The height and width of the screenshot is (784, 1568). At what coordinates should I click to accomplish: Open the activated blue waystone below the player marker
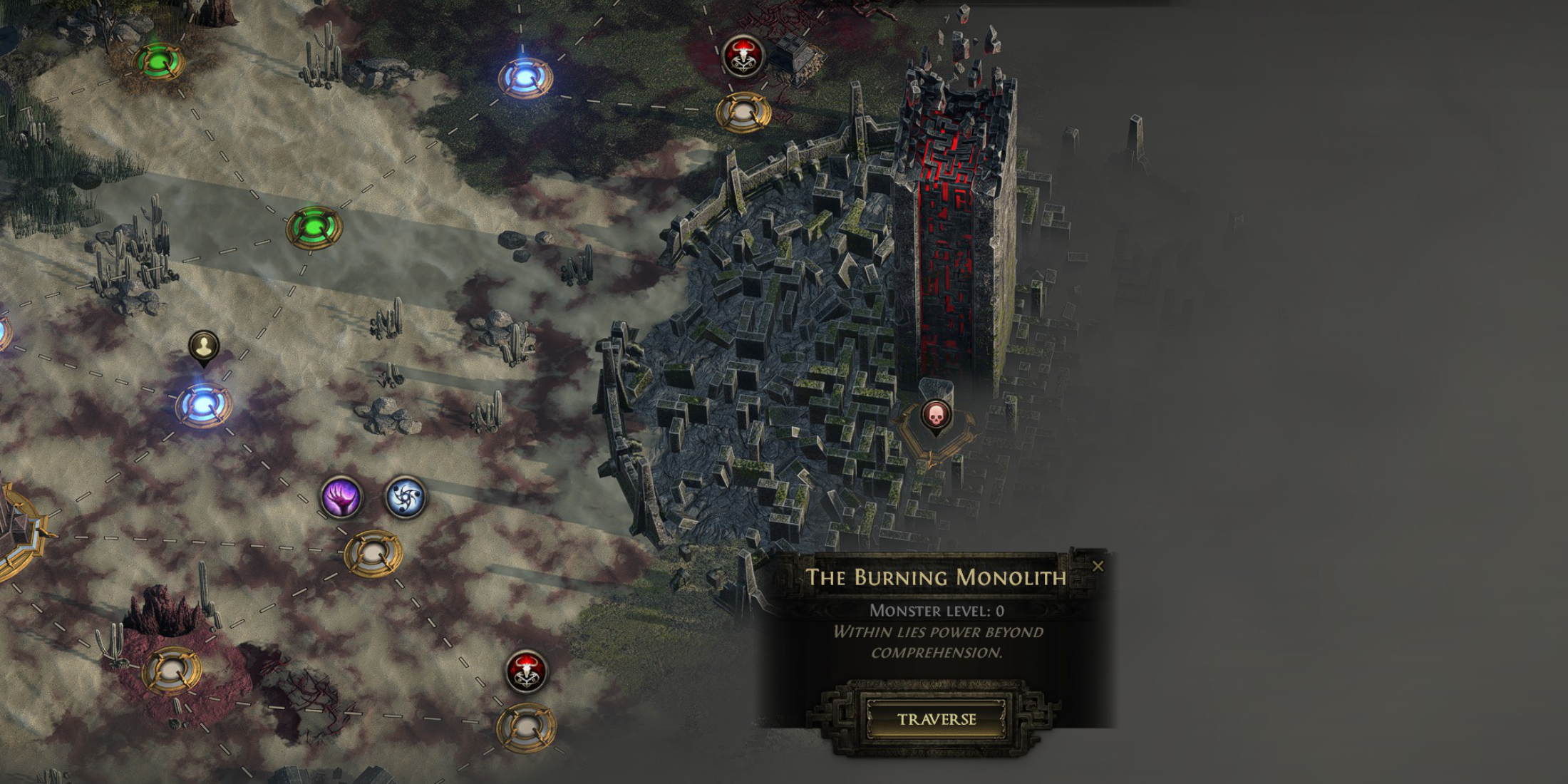pyautogui.click(x=203, y=406)
